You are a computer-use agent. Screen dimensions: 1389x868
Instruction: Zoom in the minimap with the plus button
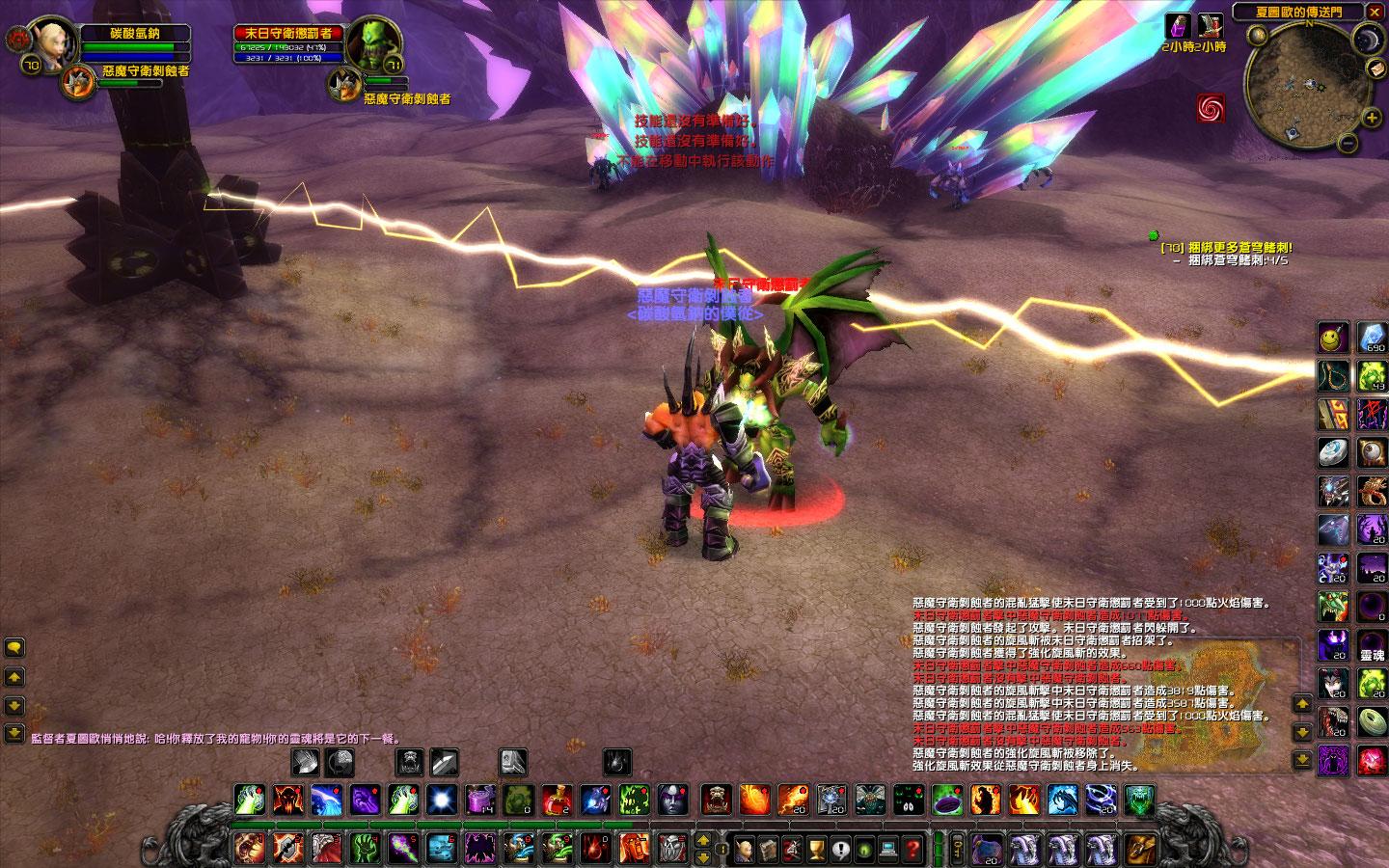point(1372,118)
